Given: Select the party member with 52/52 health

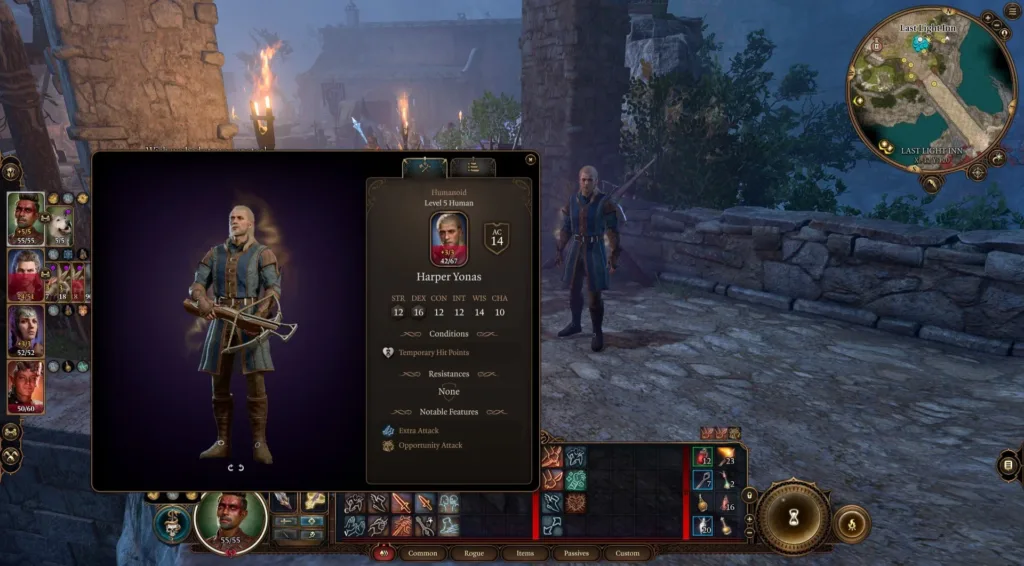Looking at the screenshot, I should [x=26, y=331].
